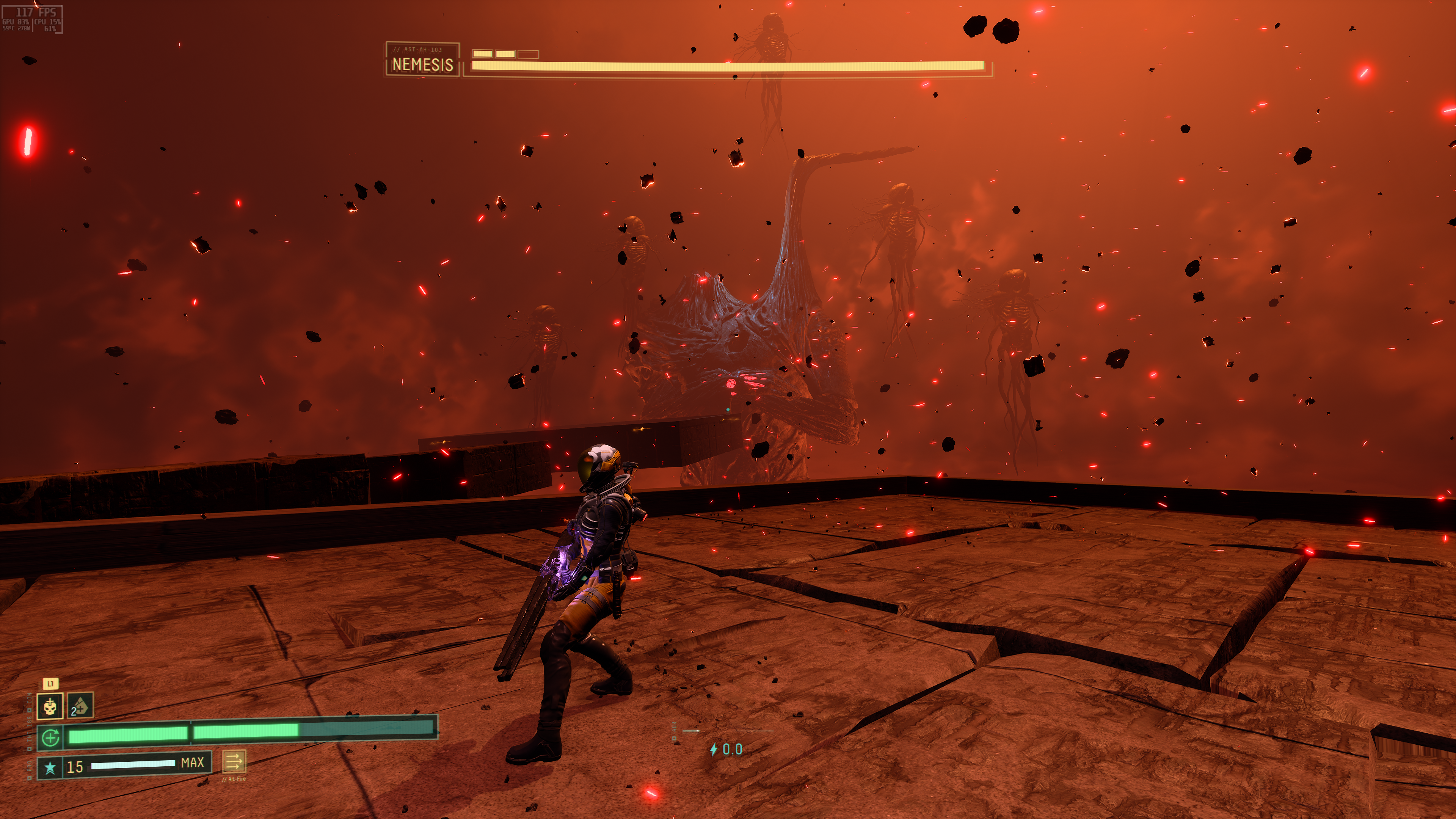This screenshot has height=819, width=1456.
Task: Click the Alt-Fire arrows icon
Action: point(234,762)
